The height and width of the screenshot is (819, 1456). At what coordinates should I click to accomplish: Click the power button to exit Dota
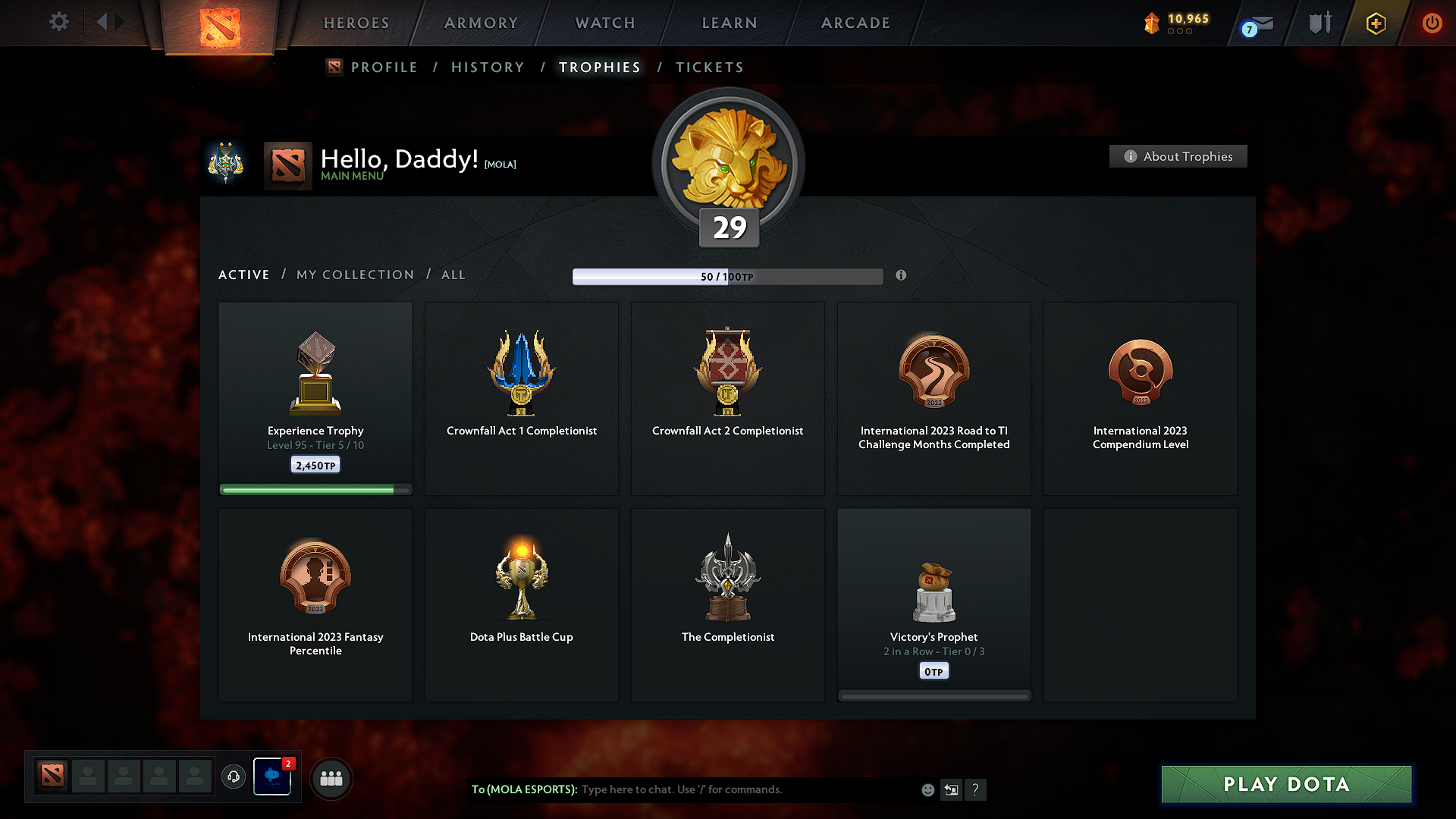(1432, 23)
